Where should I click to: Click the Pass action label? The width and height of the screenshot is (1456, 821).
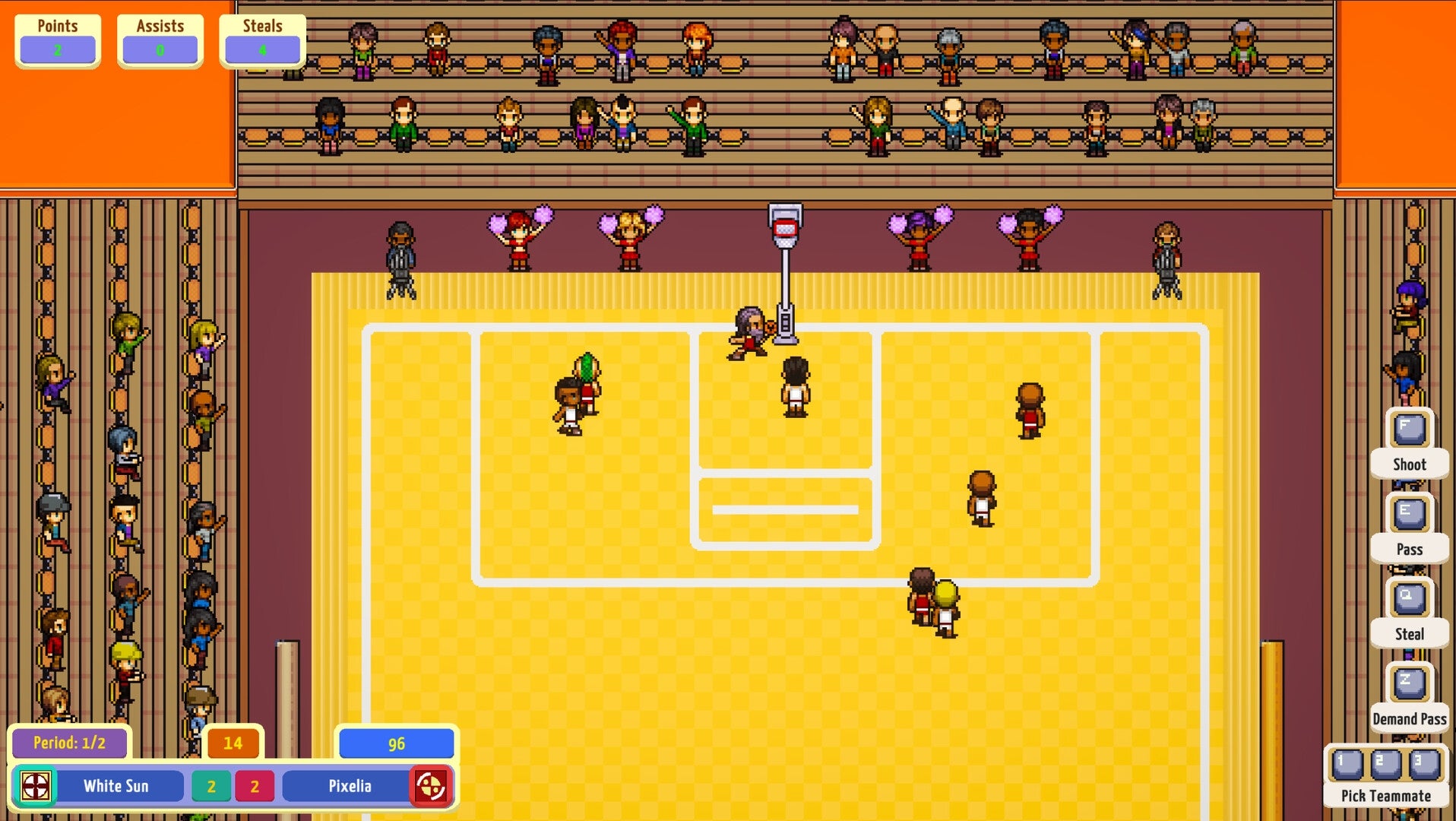(1409, 549)
